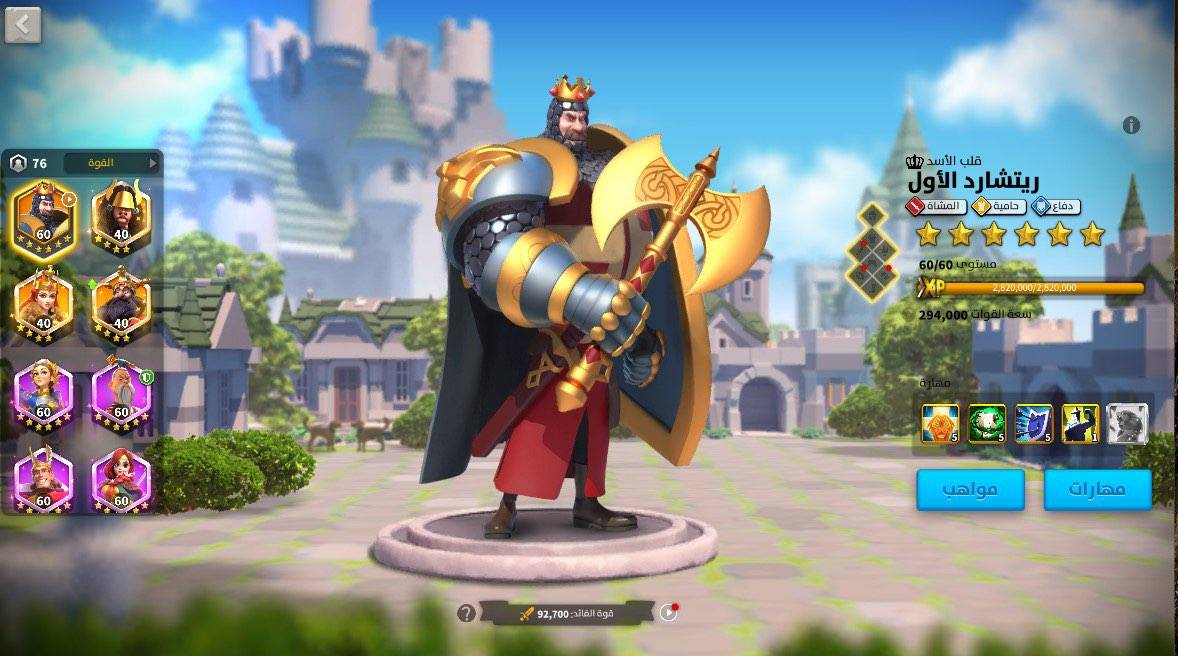Choose the horned golden helmet commander

click(121, 217)
